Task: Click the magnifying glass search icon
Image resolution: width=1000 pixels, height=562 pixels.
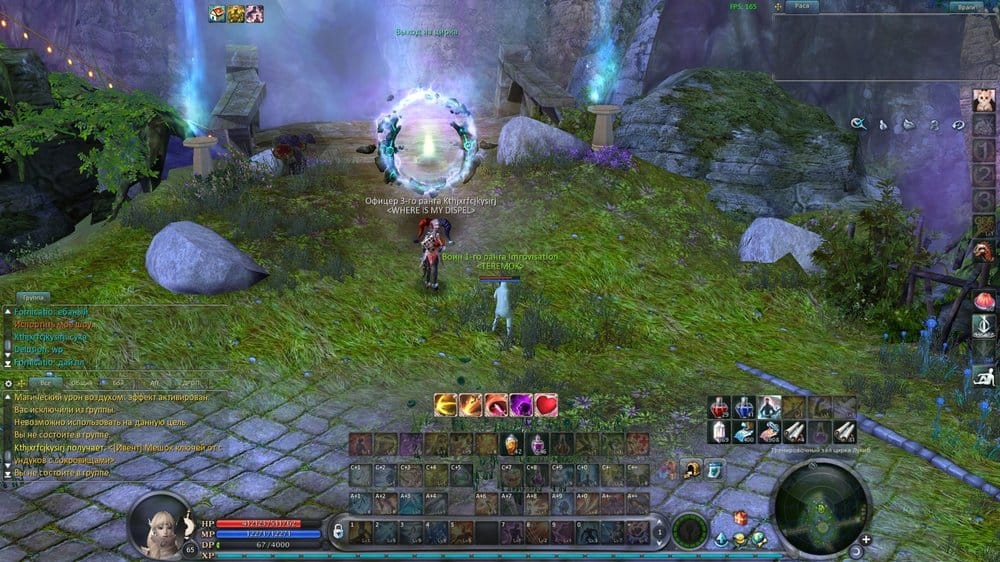Action: click(x=858, y=124)
